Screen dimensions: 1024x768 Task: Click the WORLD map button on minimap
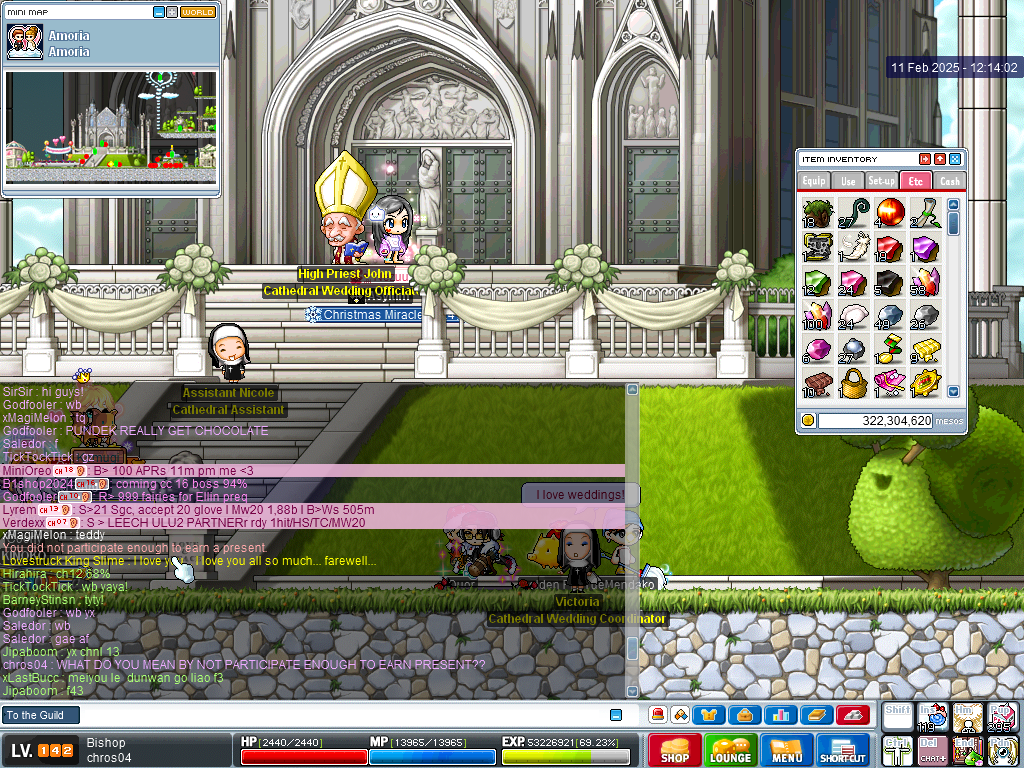(198, 12)
